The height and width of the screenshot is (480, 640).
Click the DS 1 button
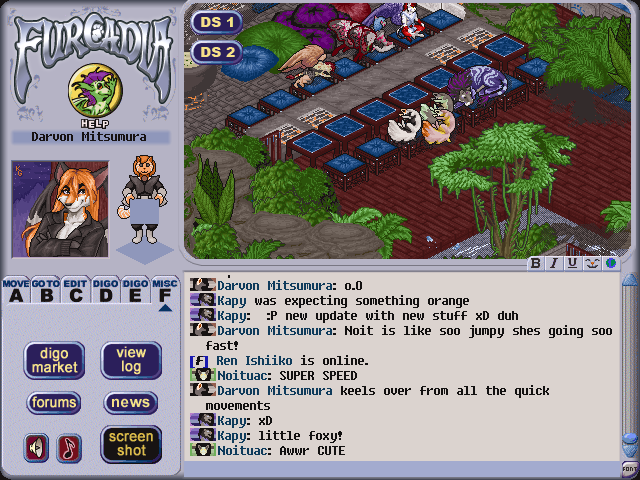pos(217,21)
